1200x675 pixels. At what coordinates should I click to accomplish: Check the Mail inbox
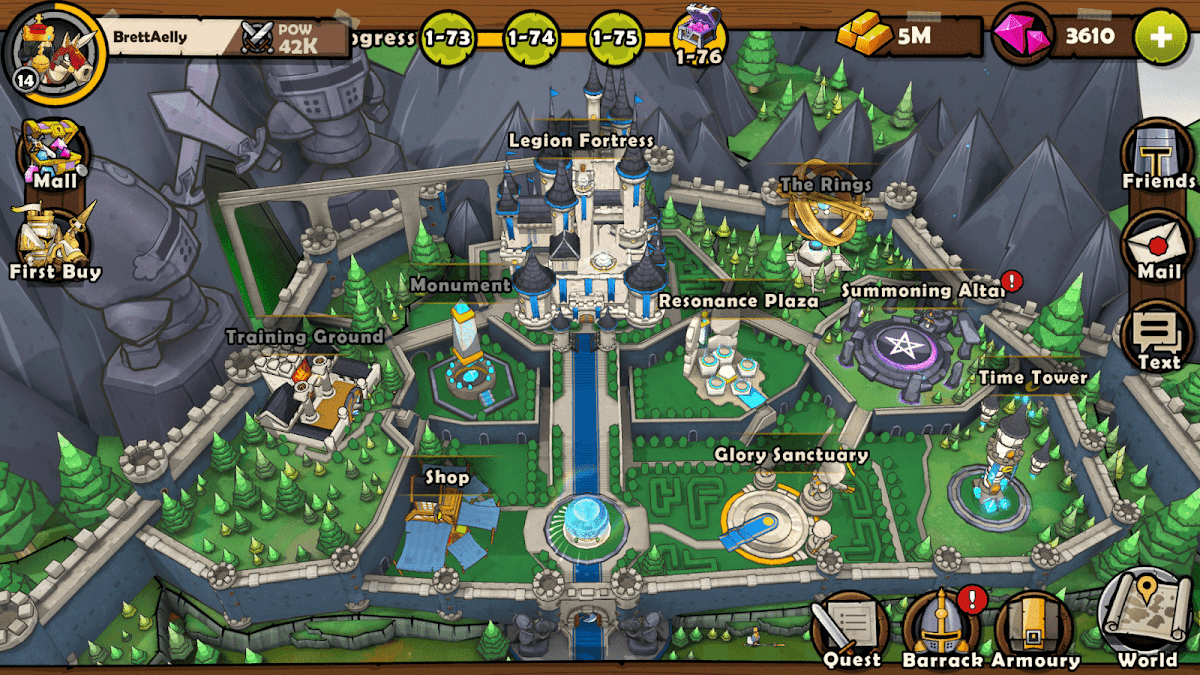tap(1158, 246)
